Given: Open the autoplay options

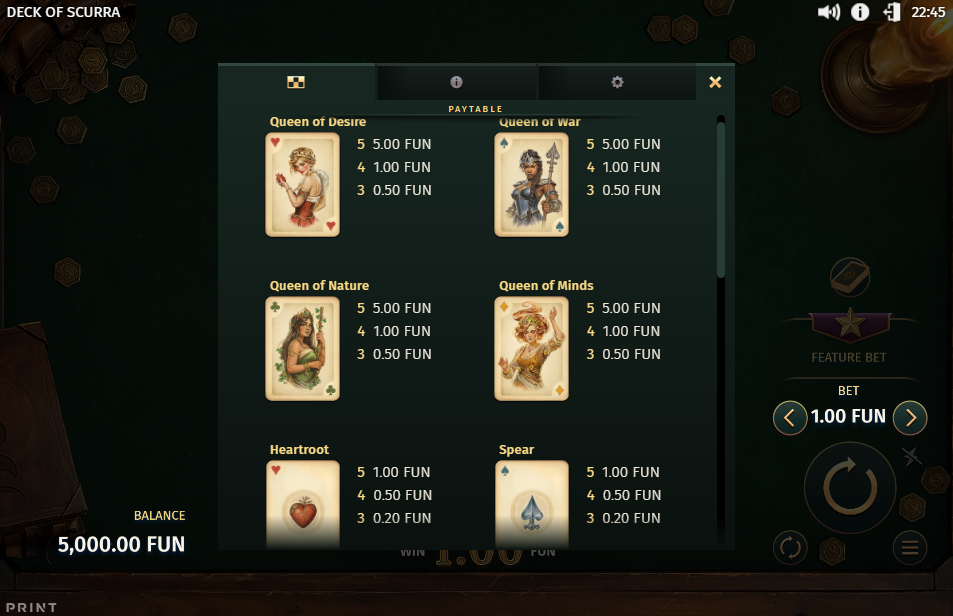Looking at the screenshot, I should (790, 547).
